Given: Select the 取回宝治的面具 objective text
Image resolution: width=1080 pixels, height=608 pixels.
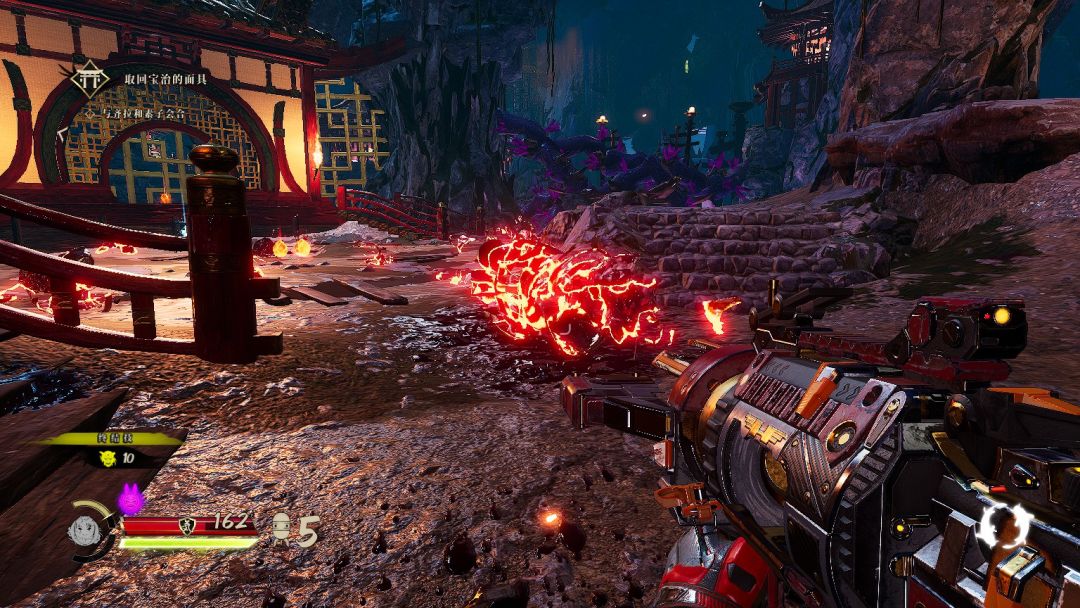Looking at the screenshot, I should pyautogui.click(x=167, y=78).
